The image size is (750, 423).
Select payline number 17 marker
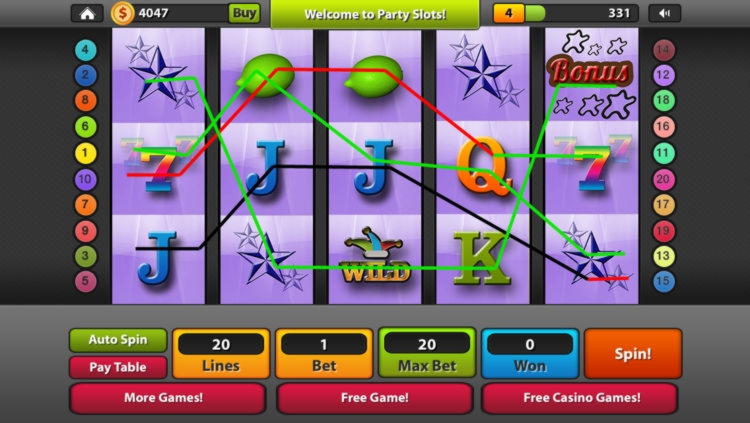tap(663, 205)
